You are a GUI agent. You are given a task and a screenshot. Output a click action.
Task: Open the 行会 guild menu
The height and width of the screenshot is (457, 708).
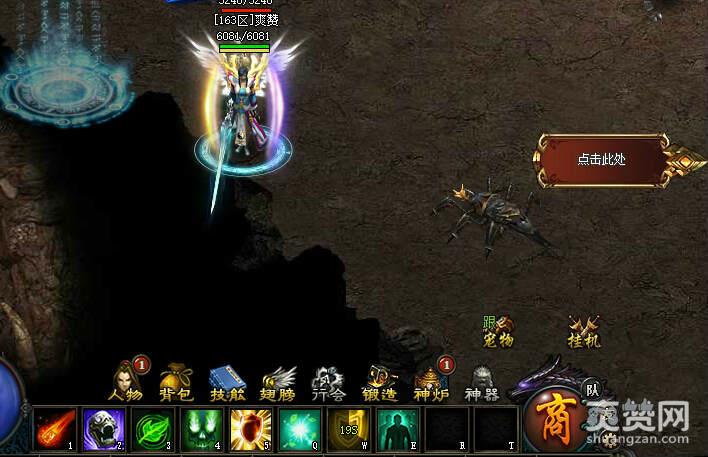[x=329, y=382]
